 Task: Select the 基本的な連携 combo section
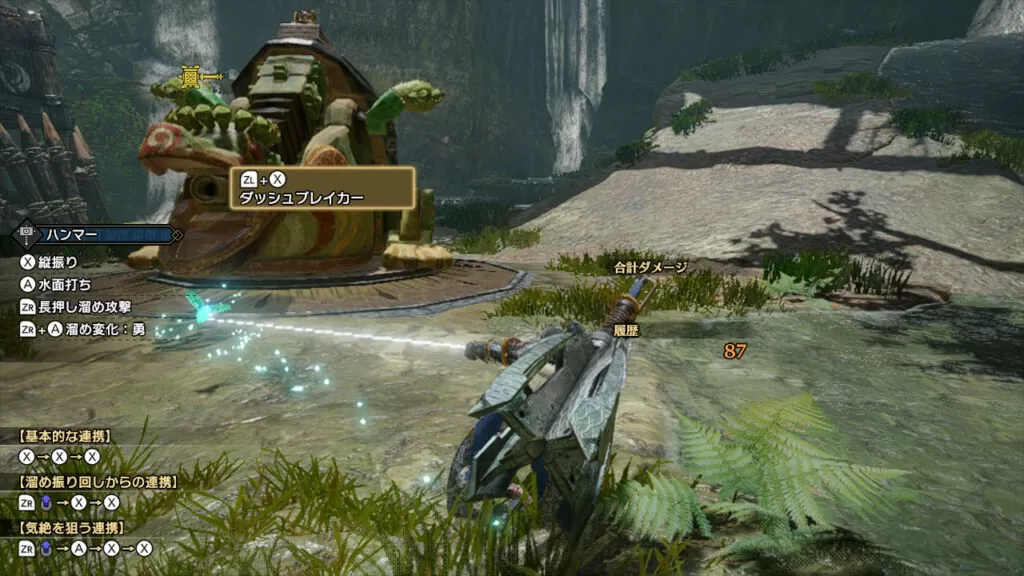point(66,436)
